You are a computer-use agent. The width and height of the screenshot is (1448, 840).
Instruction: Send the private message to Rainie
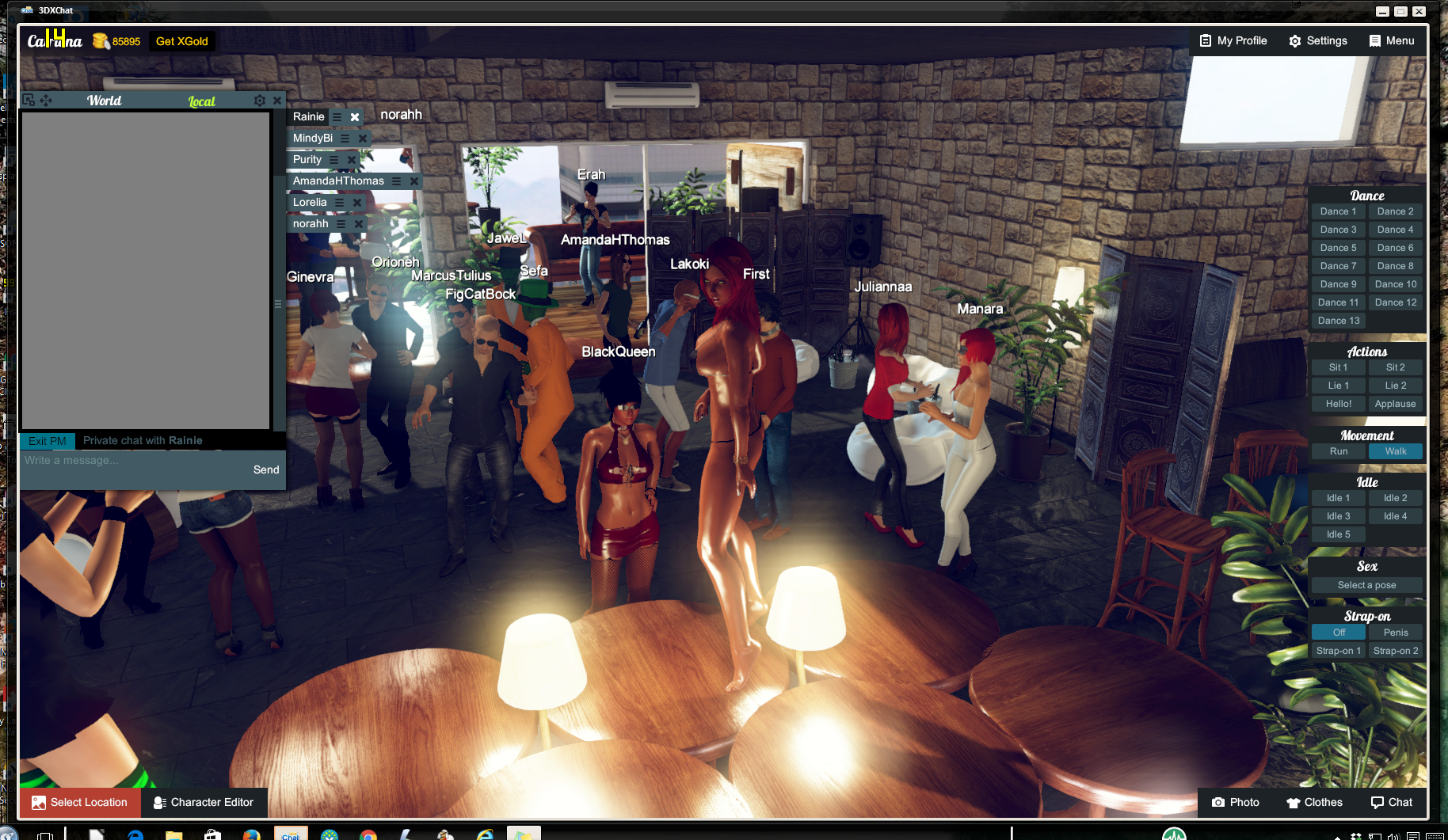click(266, 469)
